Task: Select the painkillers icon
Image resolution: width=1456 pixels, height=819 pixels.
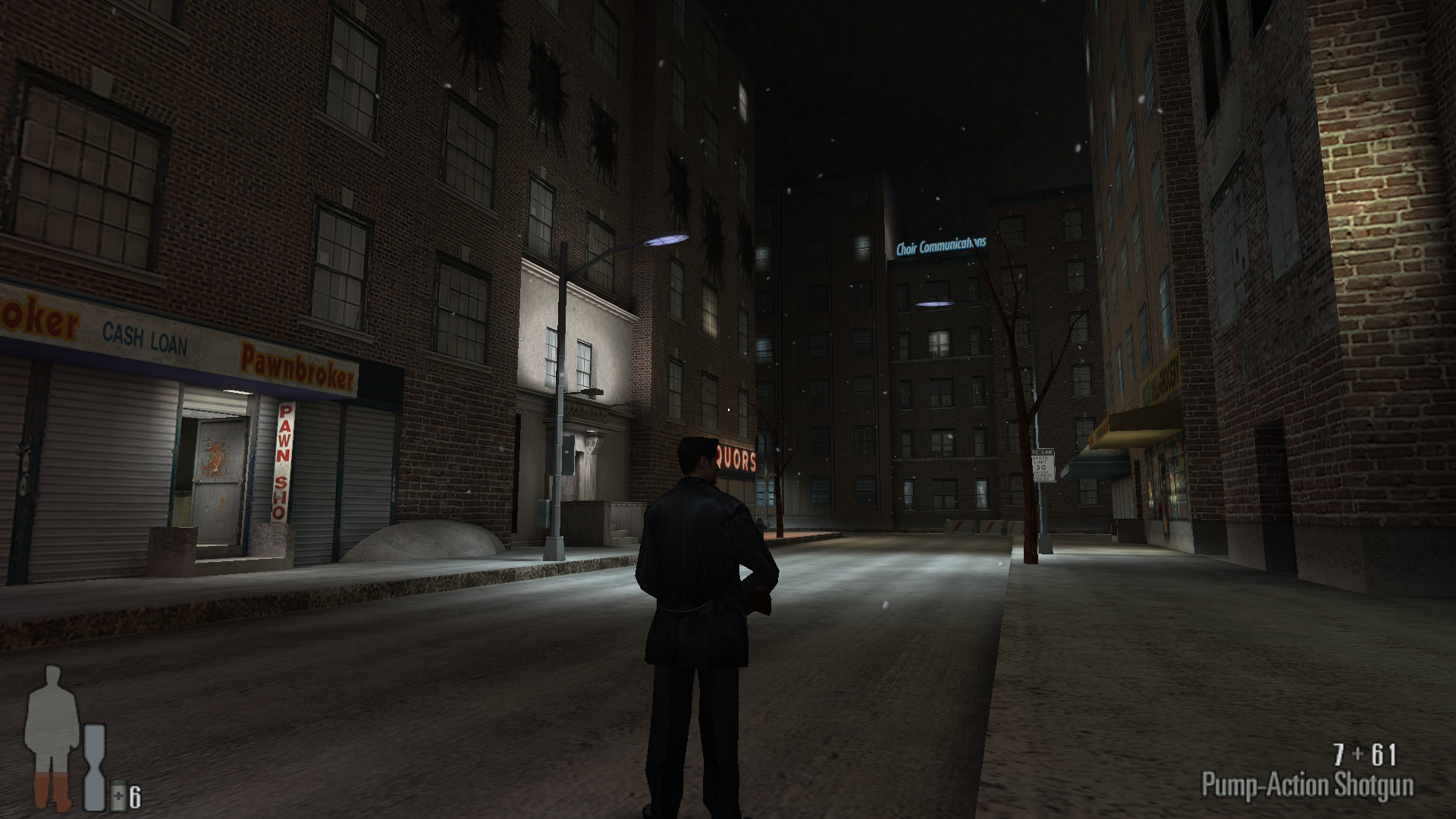Action: click(x=118, y=797)
